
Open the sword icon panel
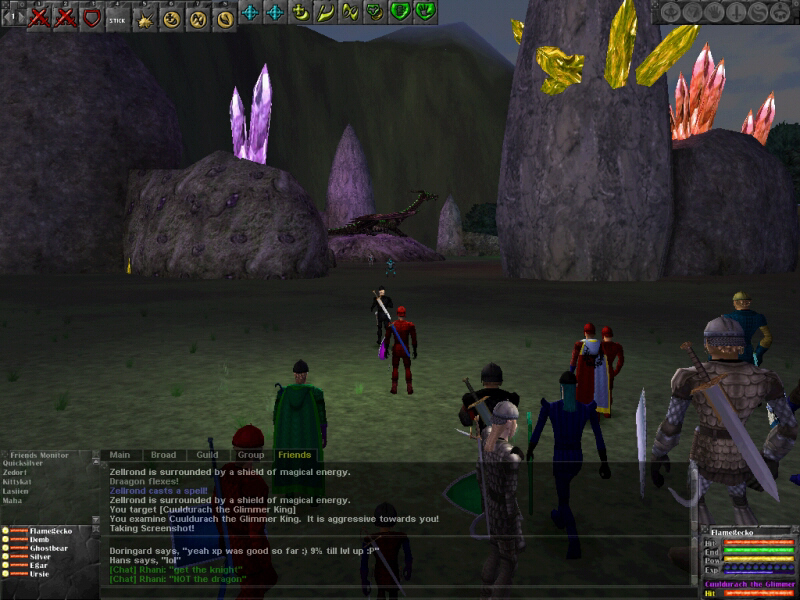click(735, 12)
